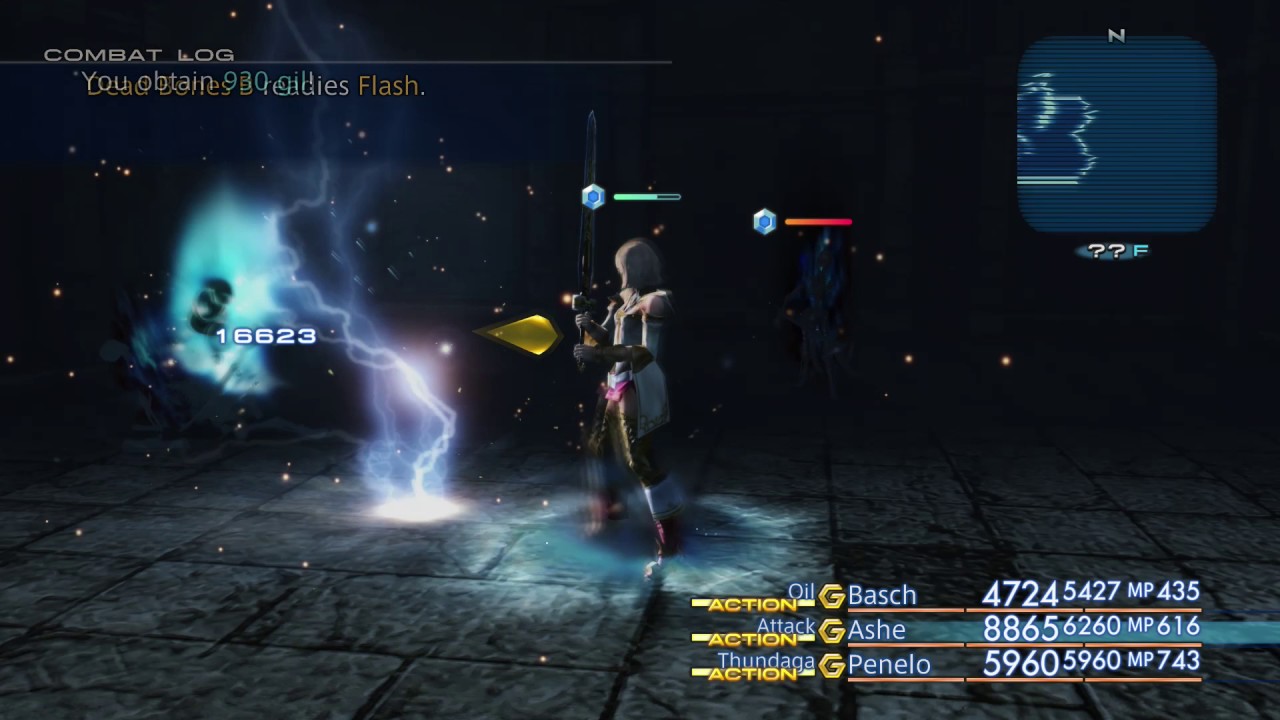Click the second enemy's target crystal icon
The width and height of the screenshot is (1280, 720).
765,222
